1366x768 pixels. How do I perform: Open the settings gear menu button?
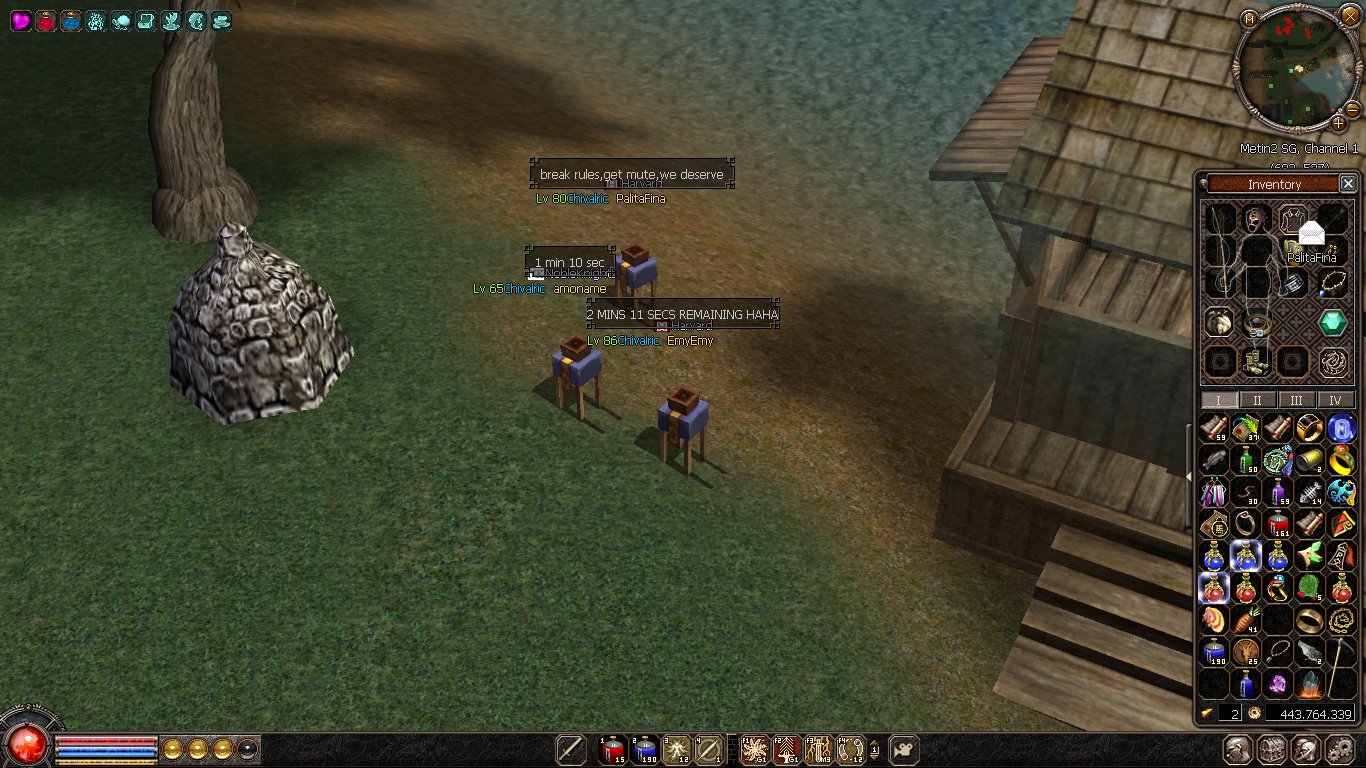tap(1339, 749)
